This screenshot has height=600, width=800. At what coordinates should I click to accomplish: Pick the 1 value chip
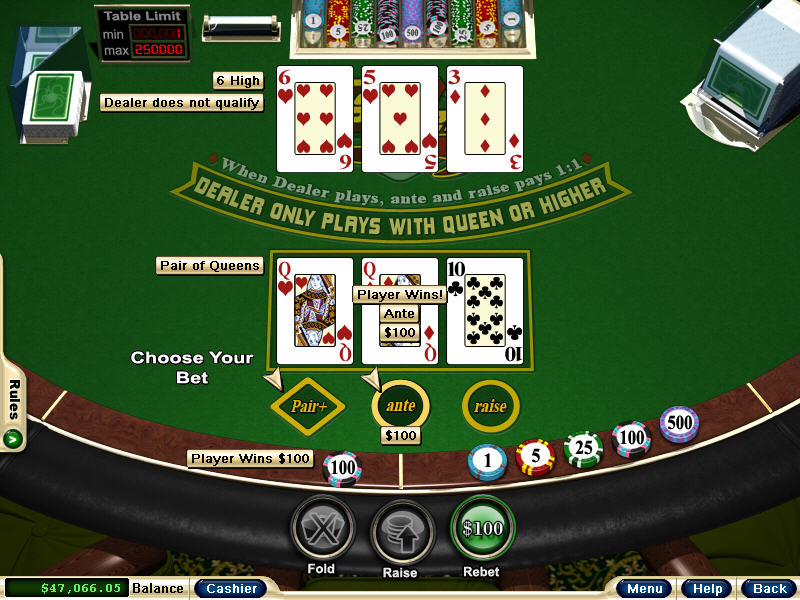487,460
